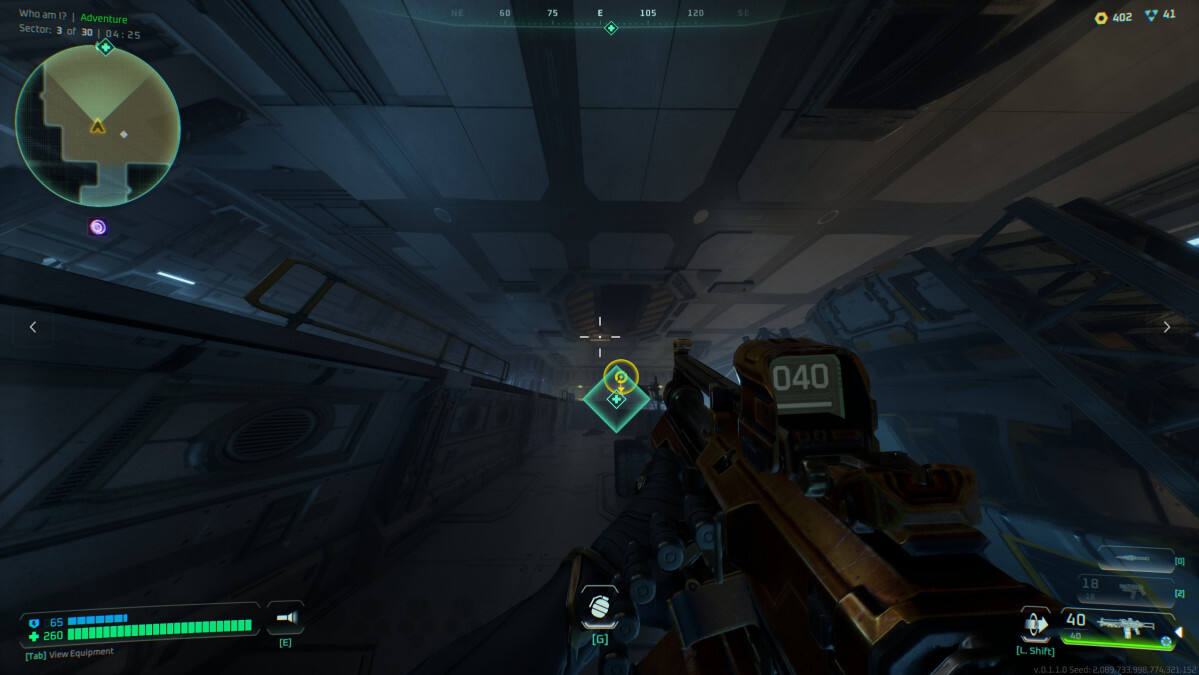This screenshot has width=1199, height=675.
Task: Click the yellow ring objective marker
Action: (x=620, y=376)
